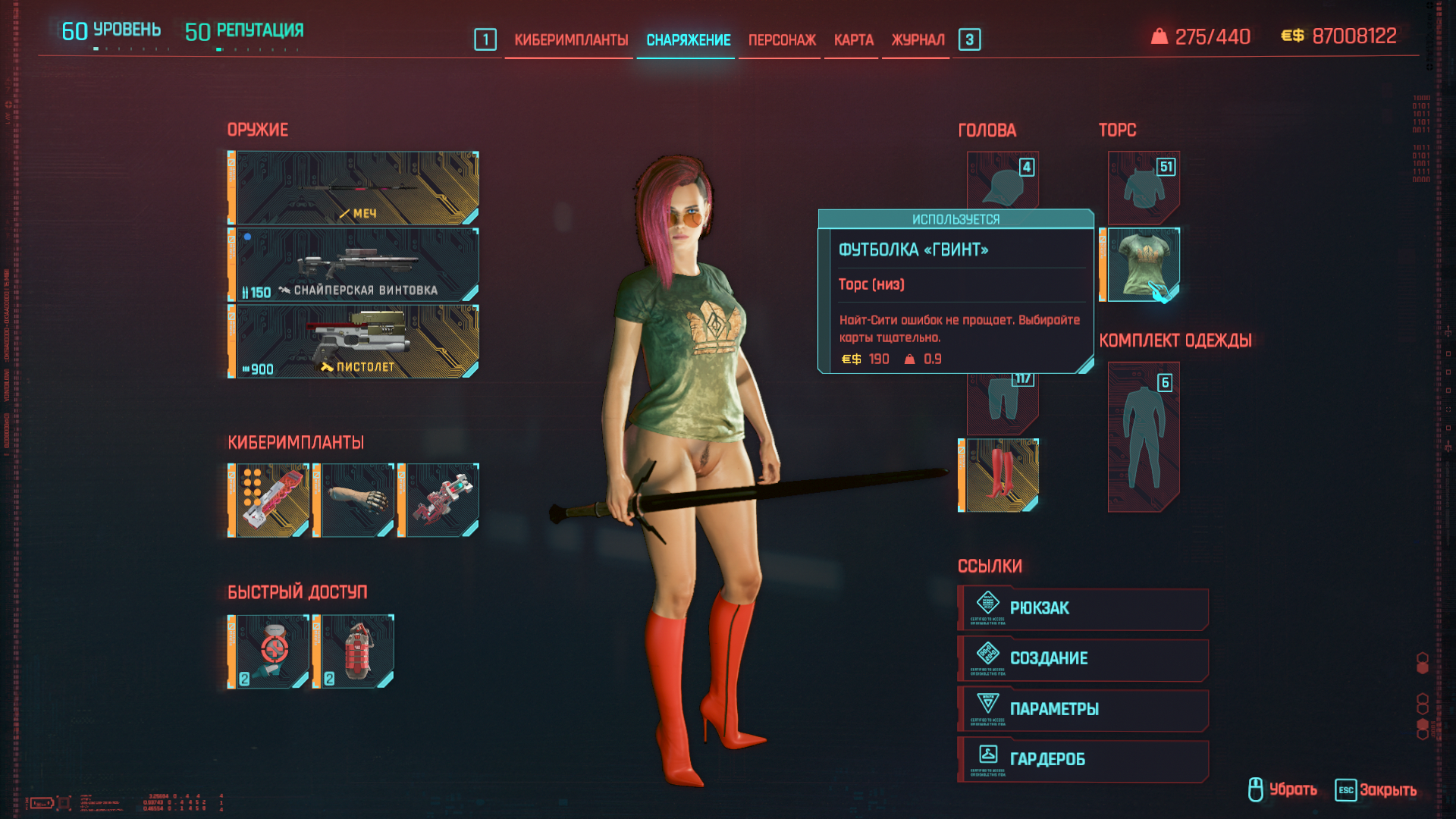Select the outer torso clothing slot
1456x819 pixels.
click(1144, 187)
